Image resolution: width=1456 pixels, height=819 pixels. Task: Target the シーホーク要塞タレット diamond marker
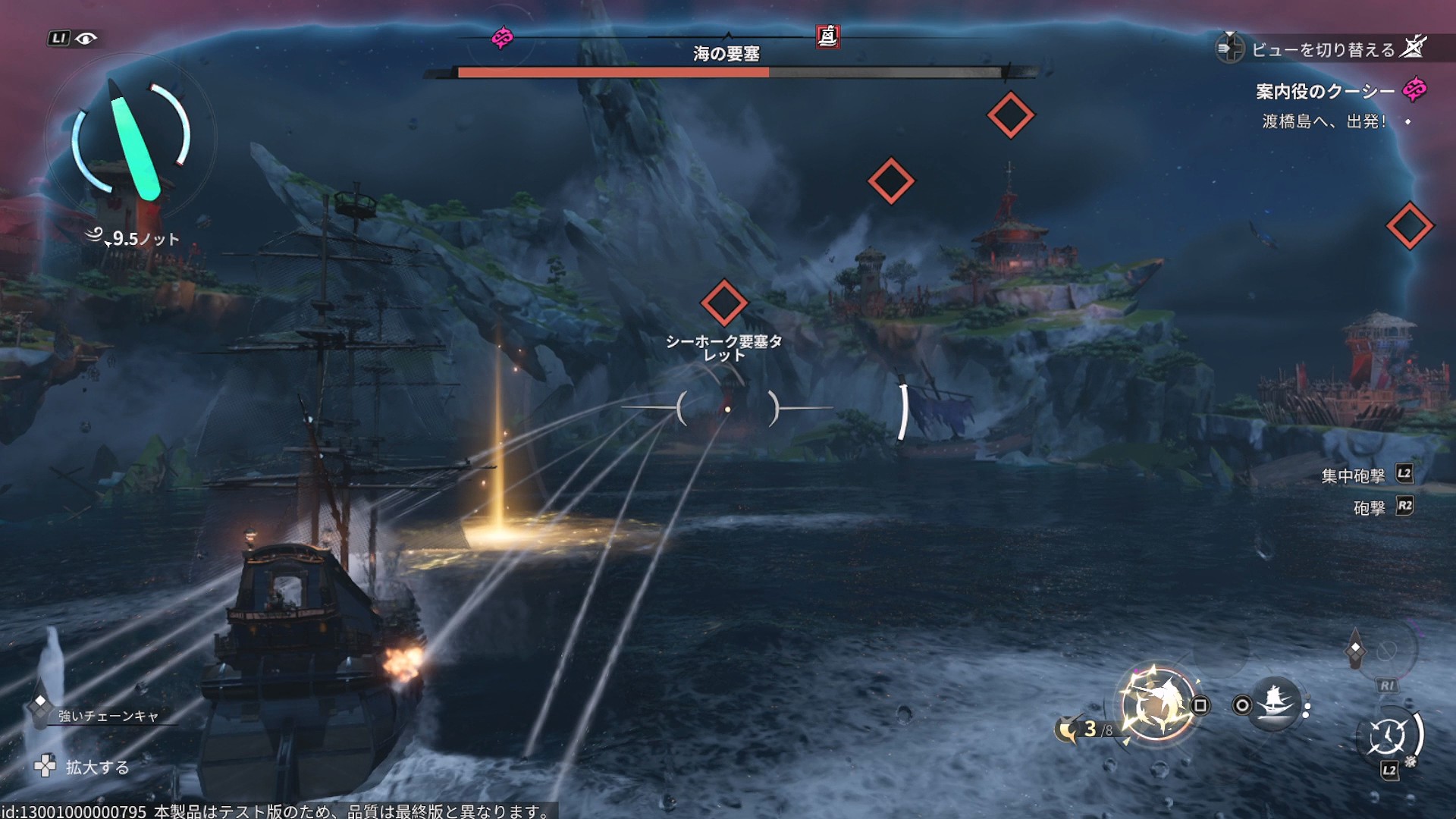pos(723,303)
